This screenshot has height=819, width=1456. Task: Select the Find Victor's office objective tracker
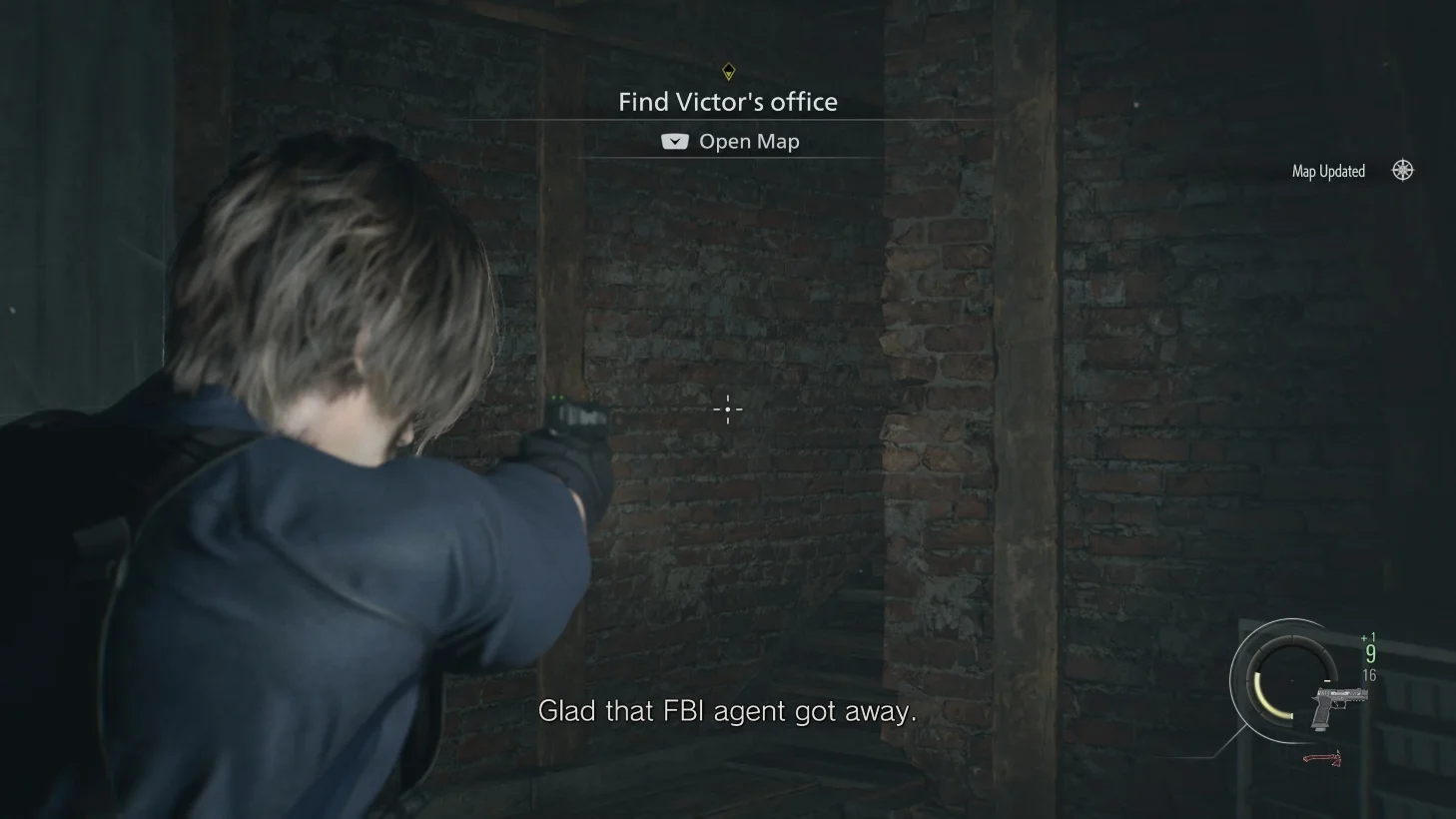[728, 102]
